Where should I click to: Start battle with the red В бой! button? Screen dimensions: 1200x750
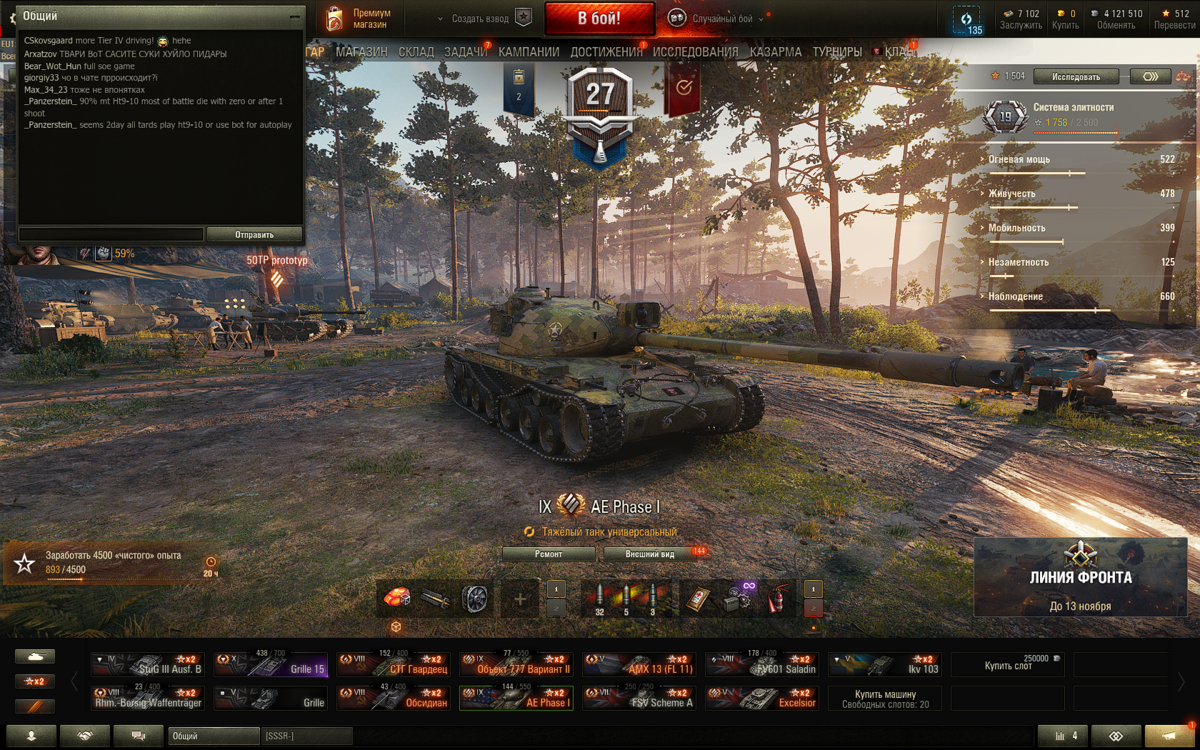click(x=599, y=19)
